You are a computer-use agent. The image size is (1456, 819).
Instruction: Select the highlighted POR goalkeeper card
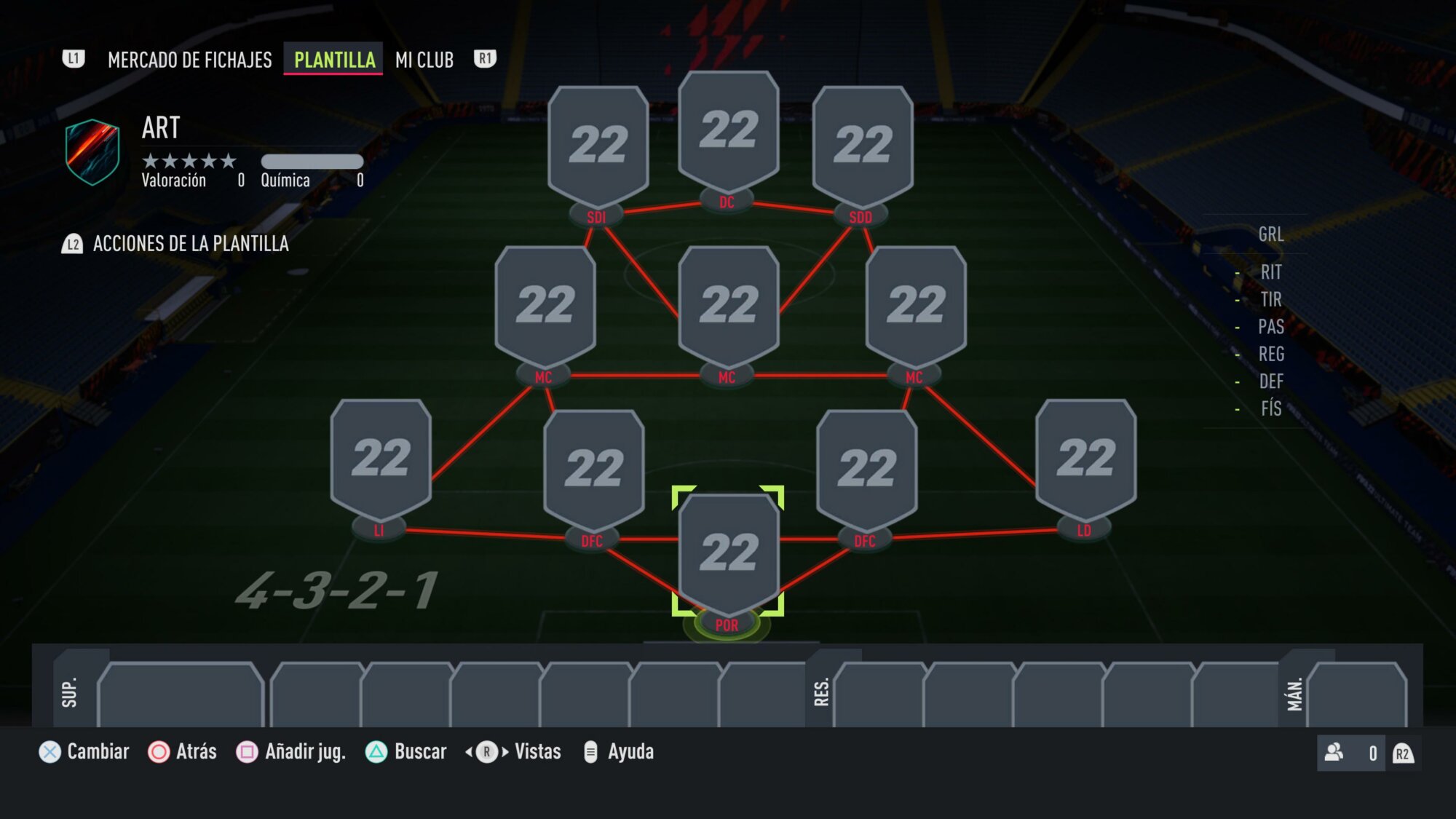click(728, 552)
